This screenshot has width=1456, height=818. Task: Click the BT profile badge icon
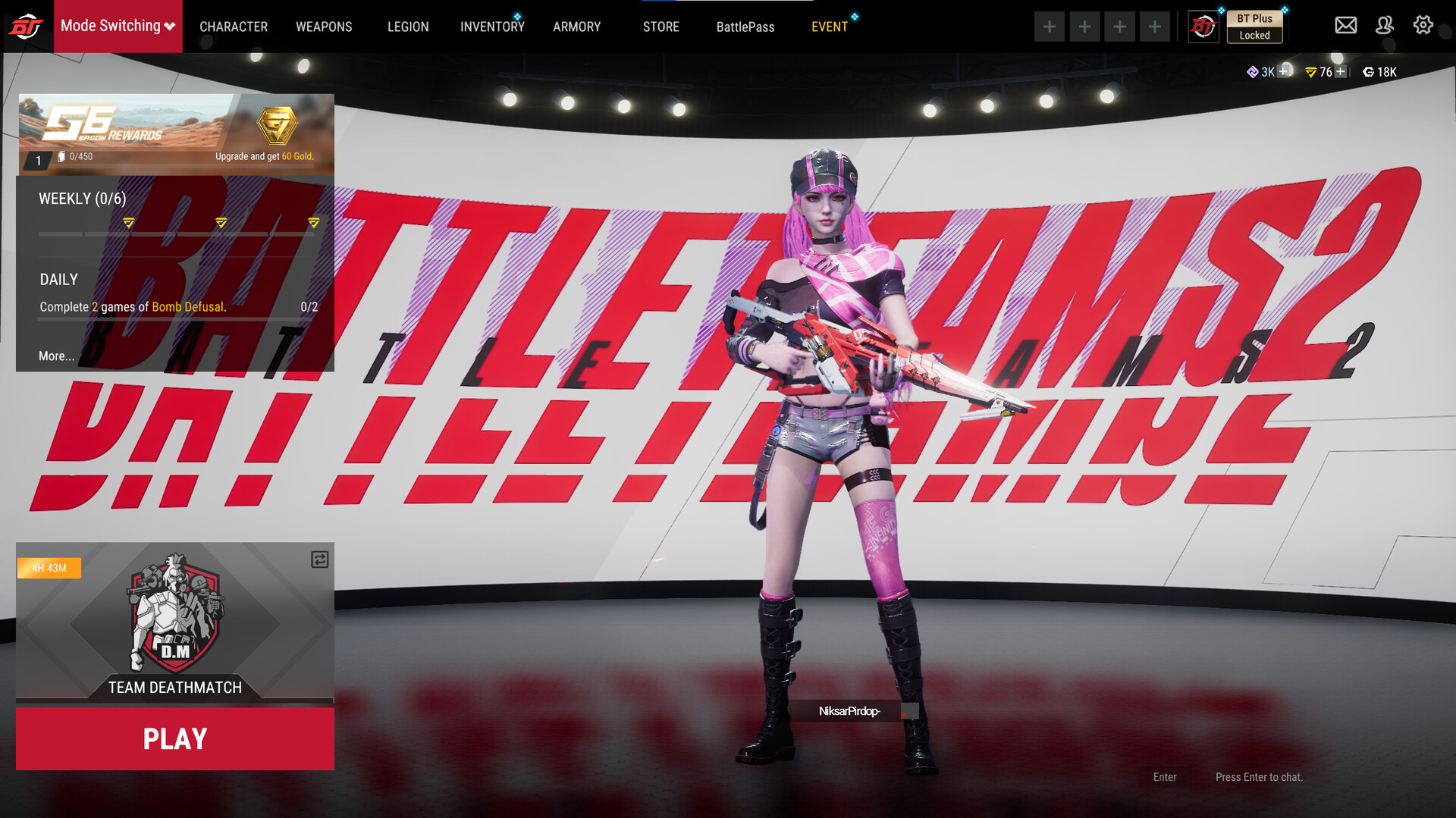1203,25
